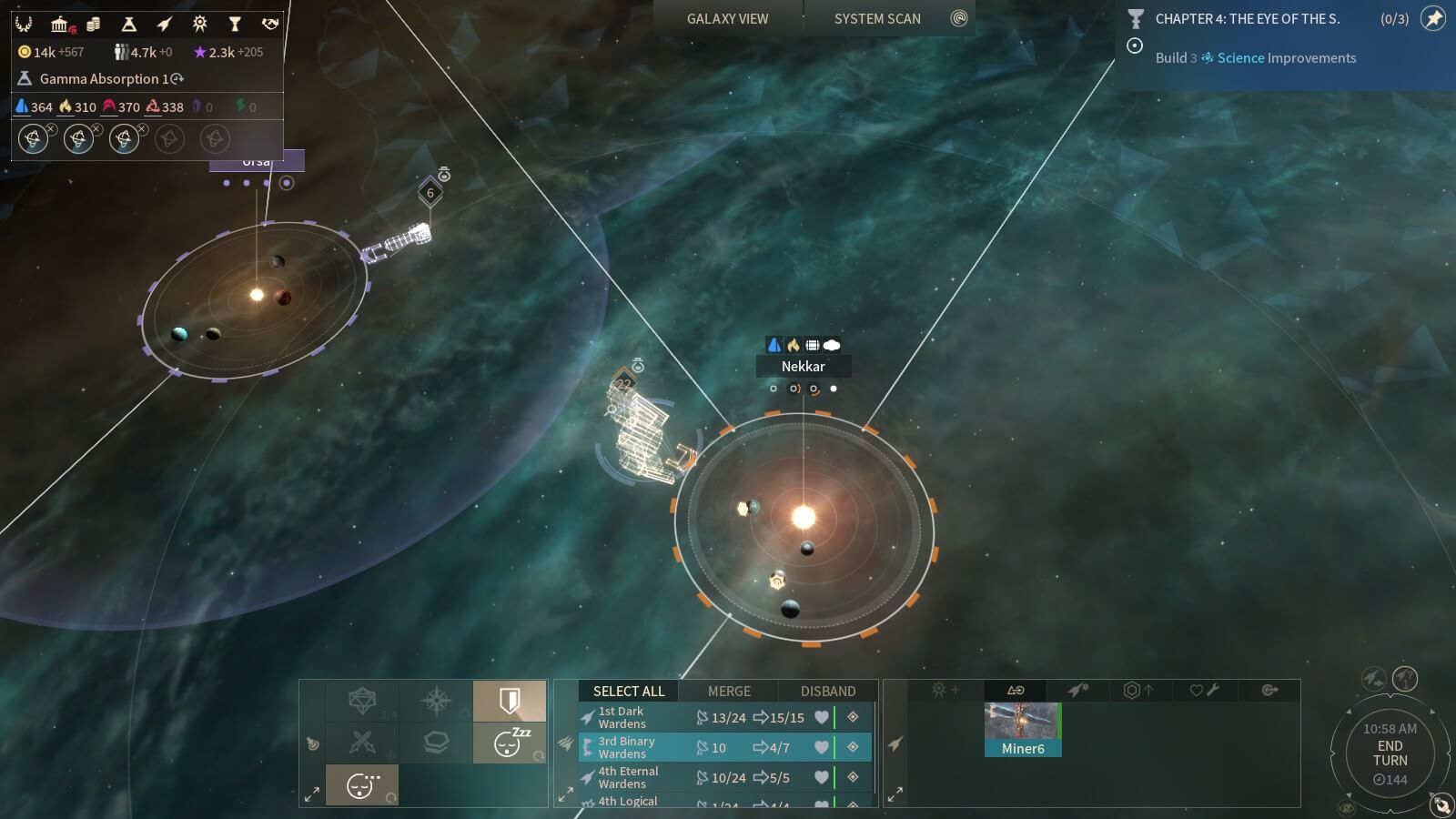Open the military rocket screen
This screenshot has height=819, width=1456.
point(165,24)
